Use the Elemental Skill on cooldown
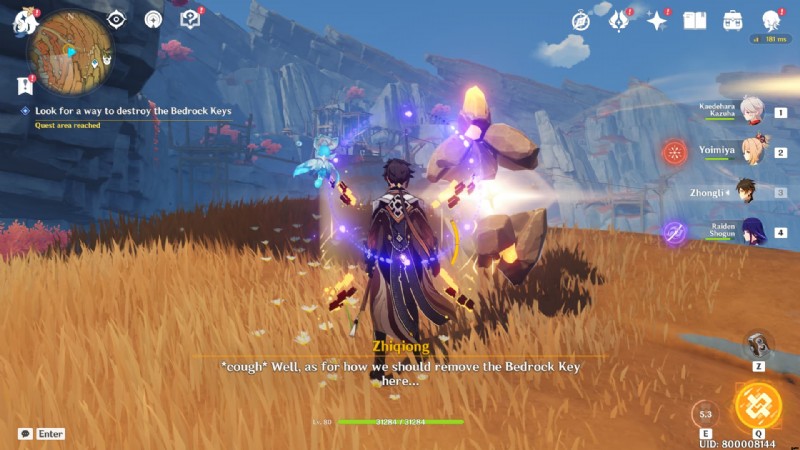The width and height of the screenshot is (800, 450). pos(705,413)
